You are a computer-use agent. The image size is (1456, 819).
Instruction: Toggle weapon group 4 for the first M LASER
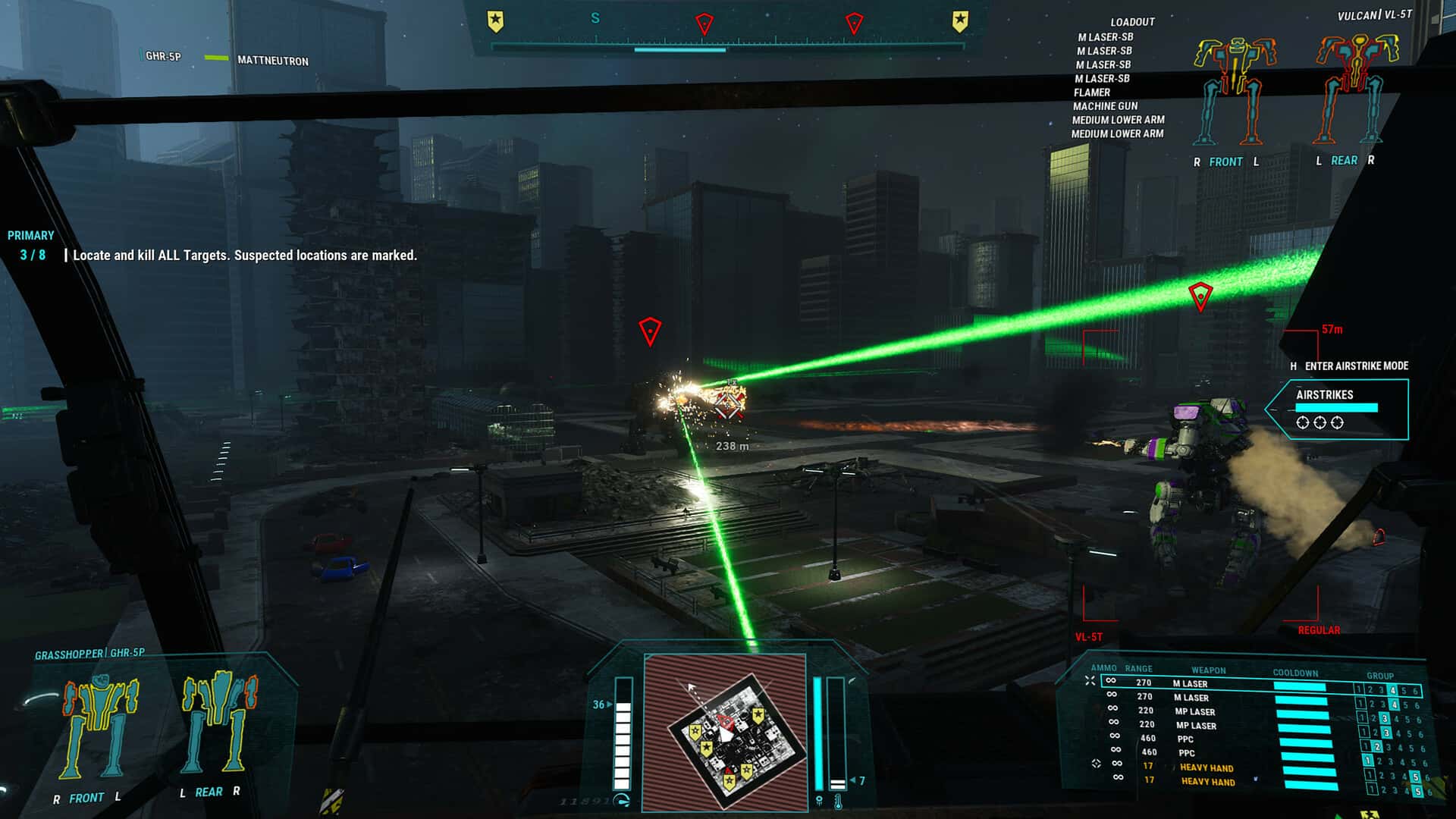(x=1392, y=691)
